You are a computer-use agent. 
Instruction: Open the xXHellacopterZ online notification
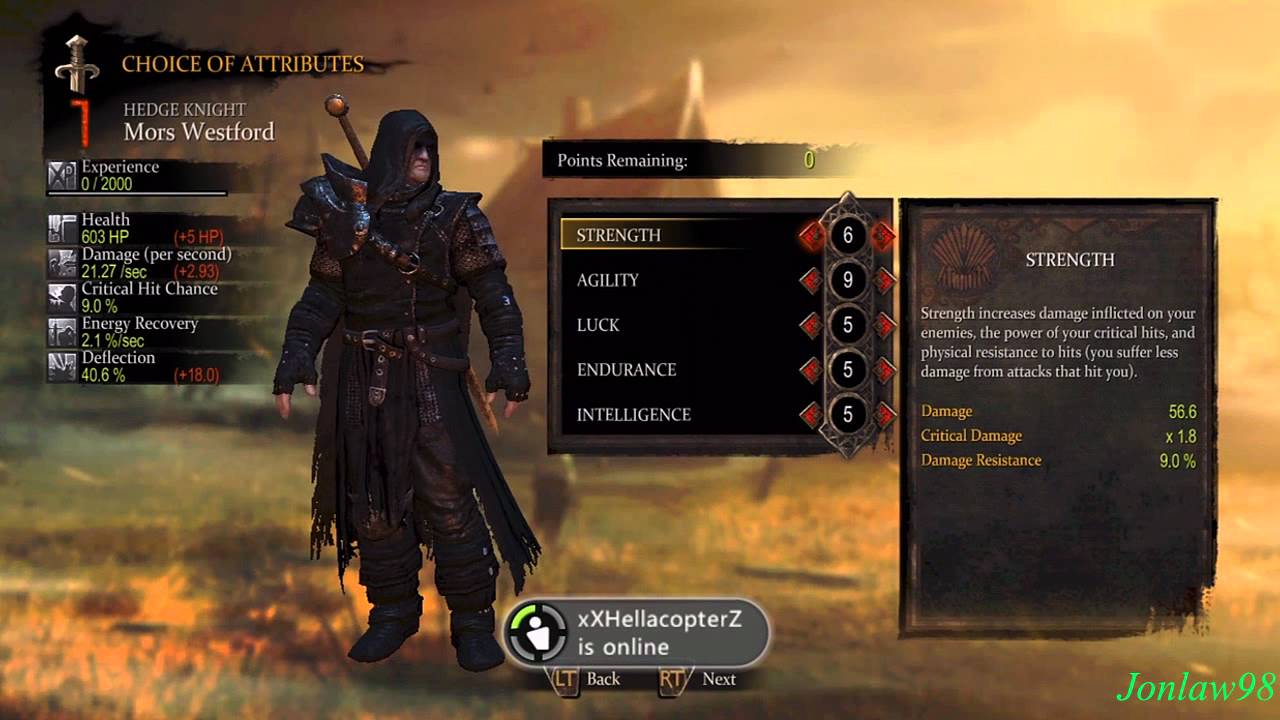636,632
